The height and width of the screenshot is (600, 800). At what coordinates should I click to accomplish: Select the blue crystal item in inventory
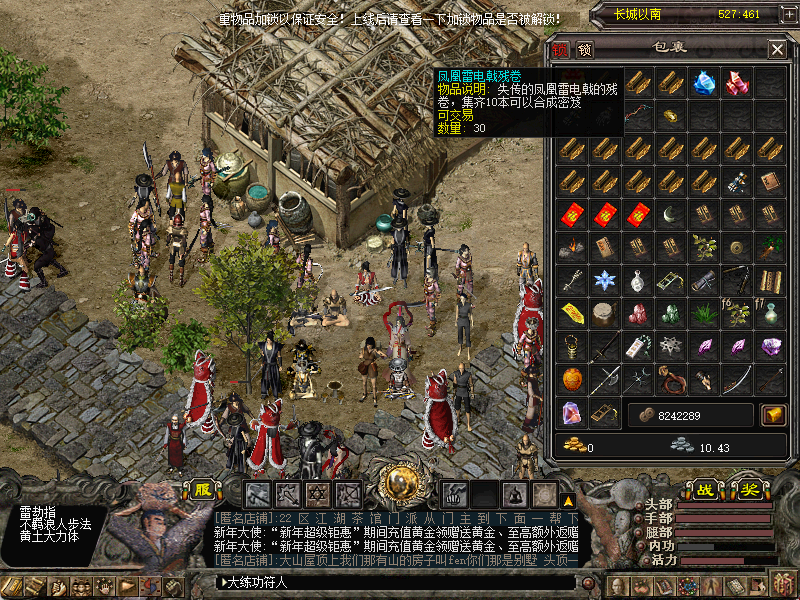(x=705, y=83)
